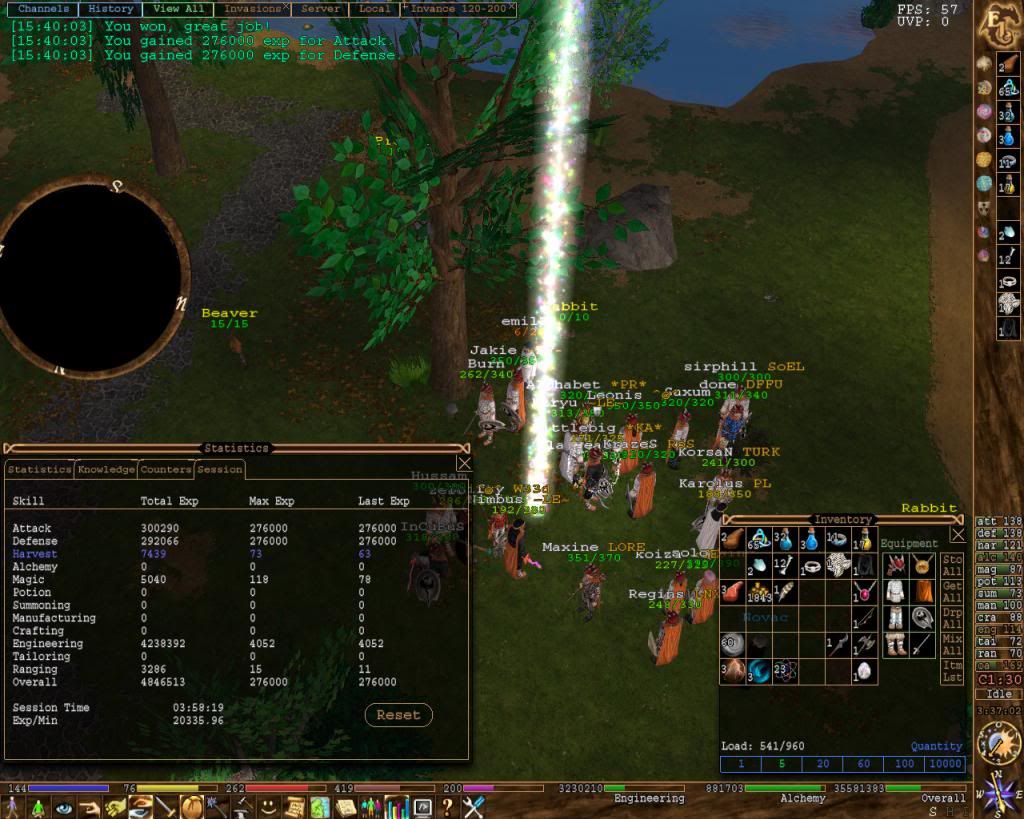1024x819 pixels.
Task: Open the Itm Lst item list
Action: coord(952,671)
